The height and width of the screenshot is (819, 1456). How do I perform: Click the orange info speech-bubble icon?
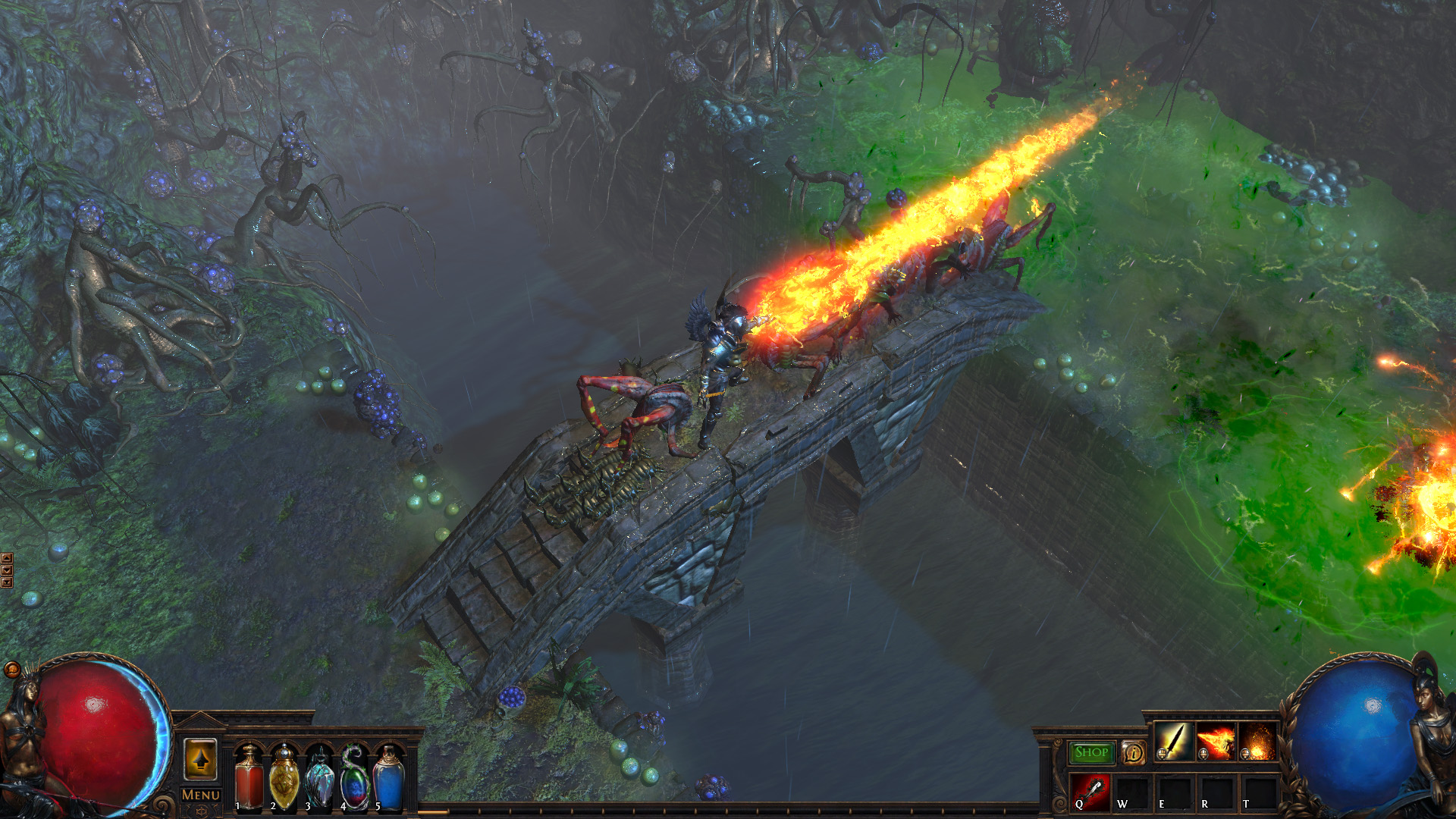pyautogui.click(x=1133, y=752)
